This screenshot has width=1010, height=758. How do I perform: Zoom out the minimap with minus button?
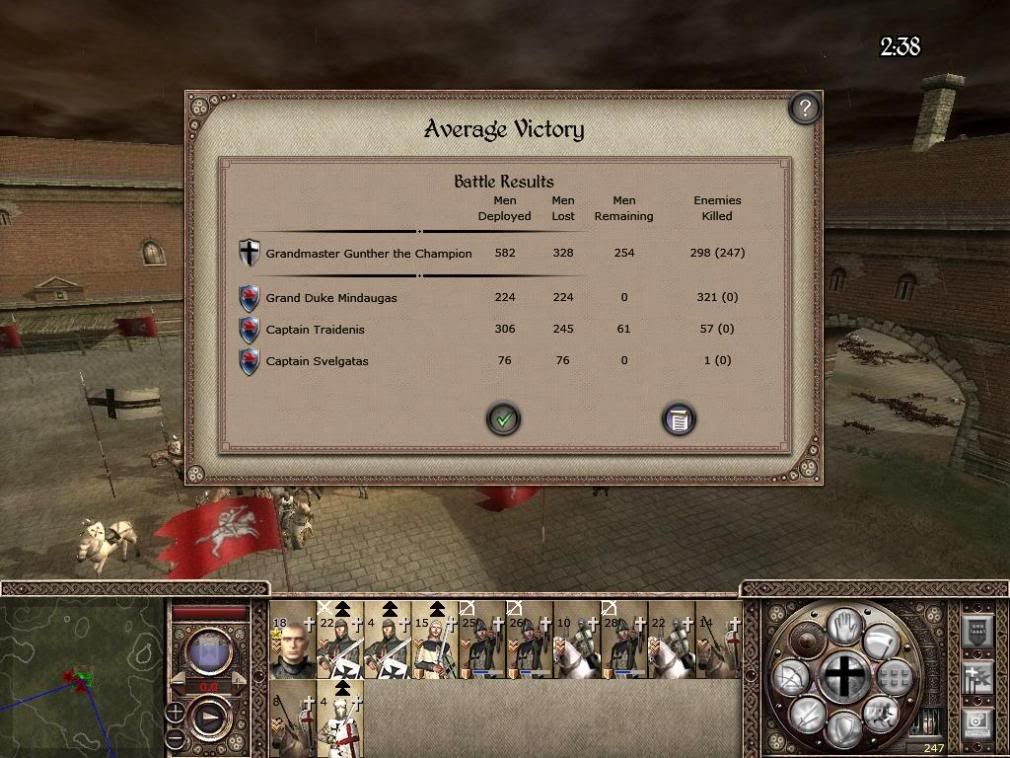(x=175, y=739)
